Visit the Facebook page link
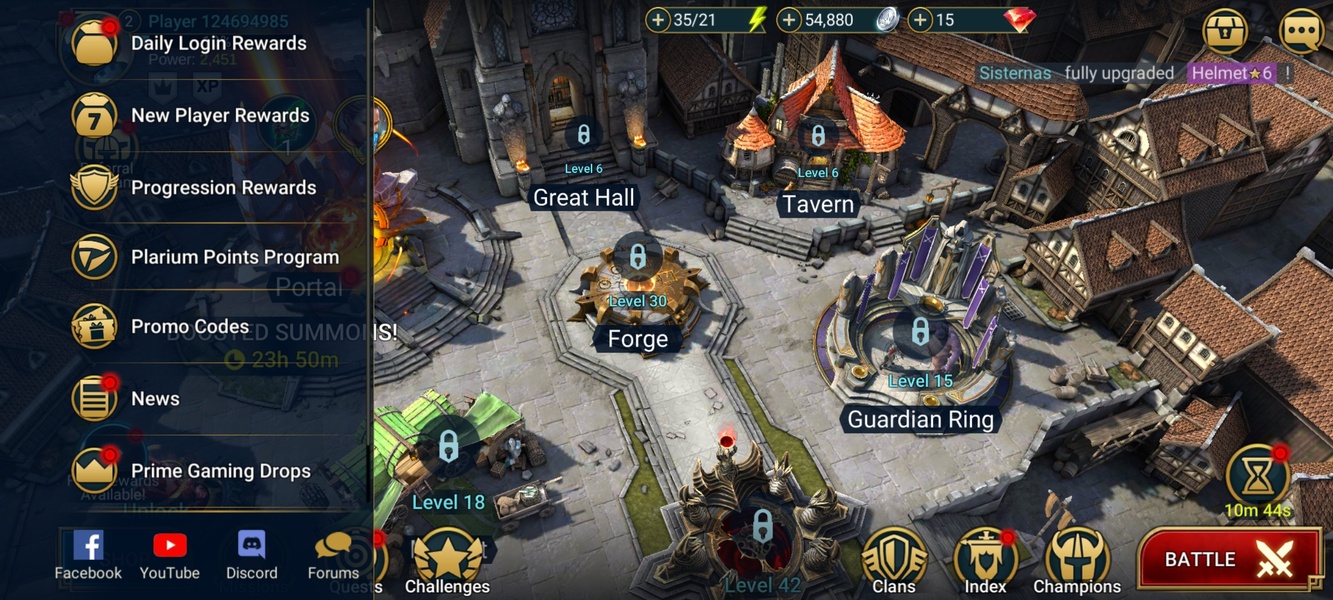Viewport: 1333px width, 600px height. pyautogui.click(x=88, y=555)
